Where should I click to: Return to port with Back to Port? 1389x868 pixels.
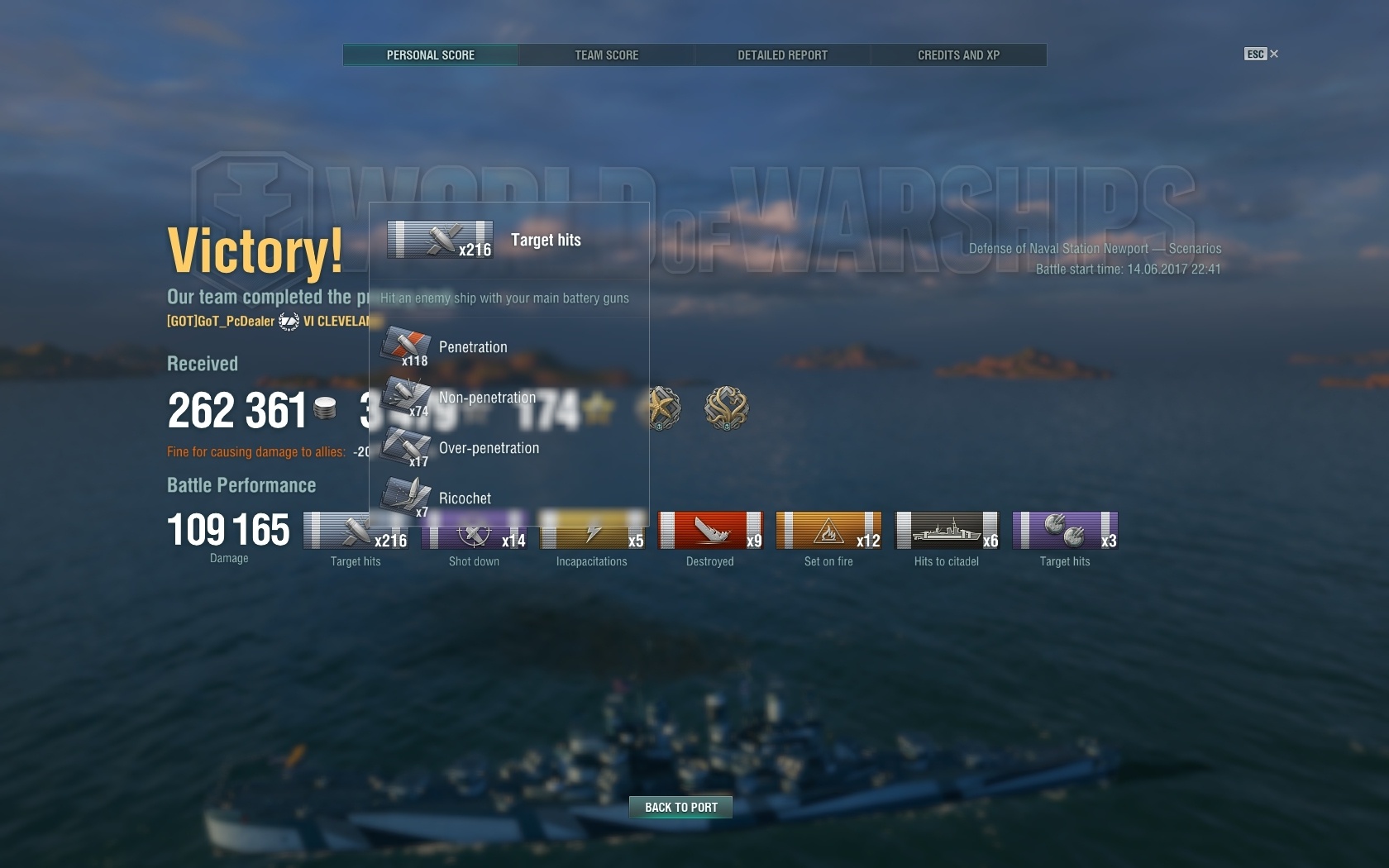[x=680, y=807]
